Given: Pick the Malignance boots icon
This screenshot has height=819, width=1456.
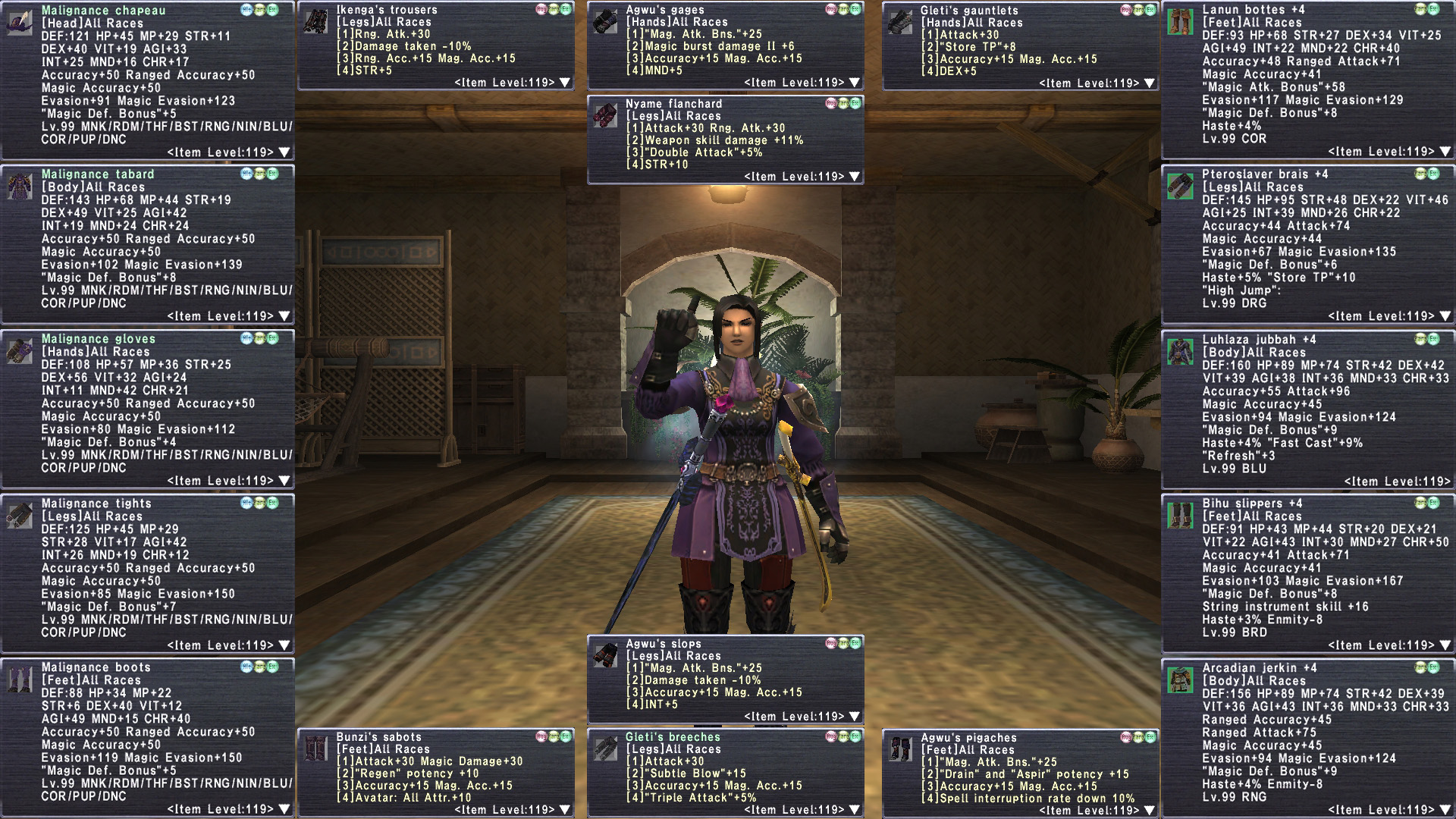Looking at the screenshot, I should [x=20, y=679].
